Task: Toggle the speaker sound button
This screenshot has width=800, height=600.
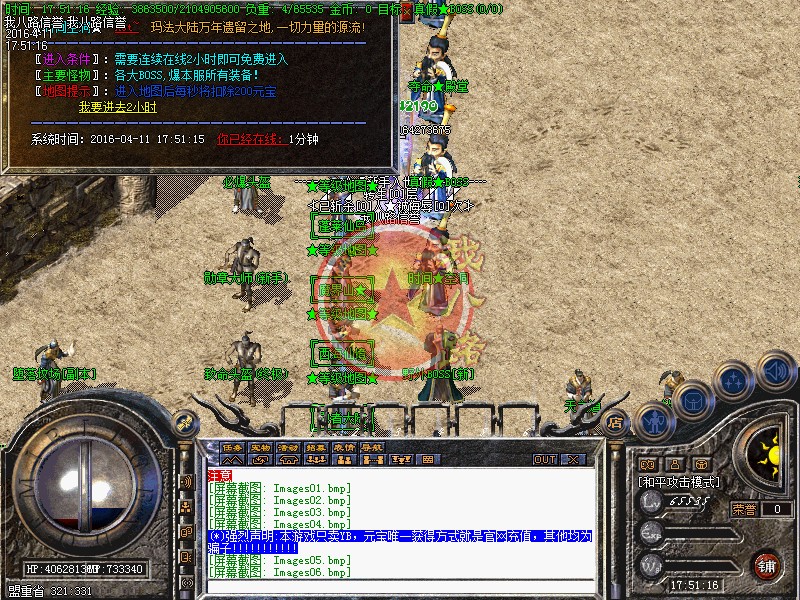Action: coord(776,370)
